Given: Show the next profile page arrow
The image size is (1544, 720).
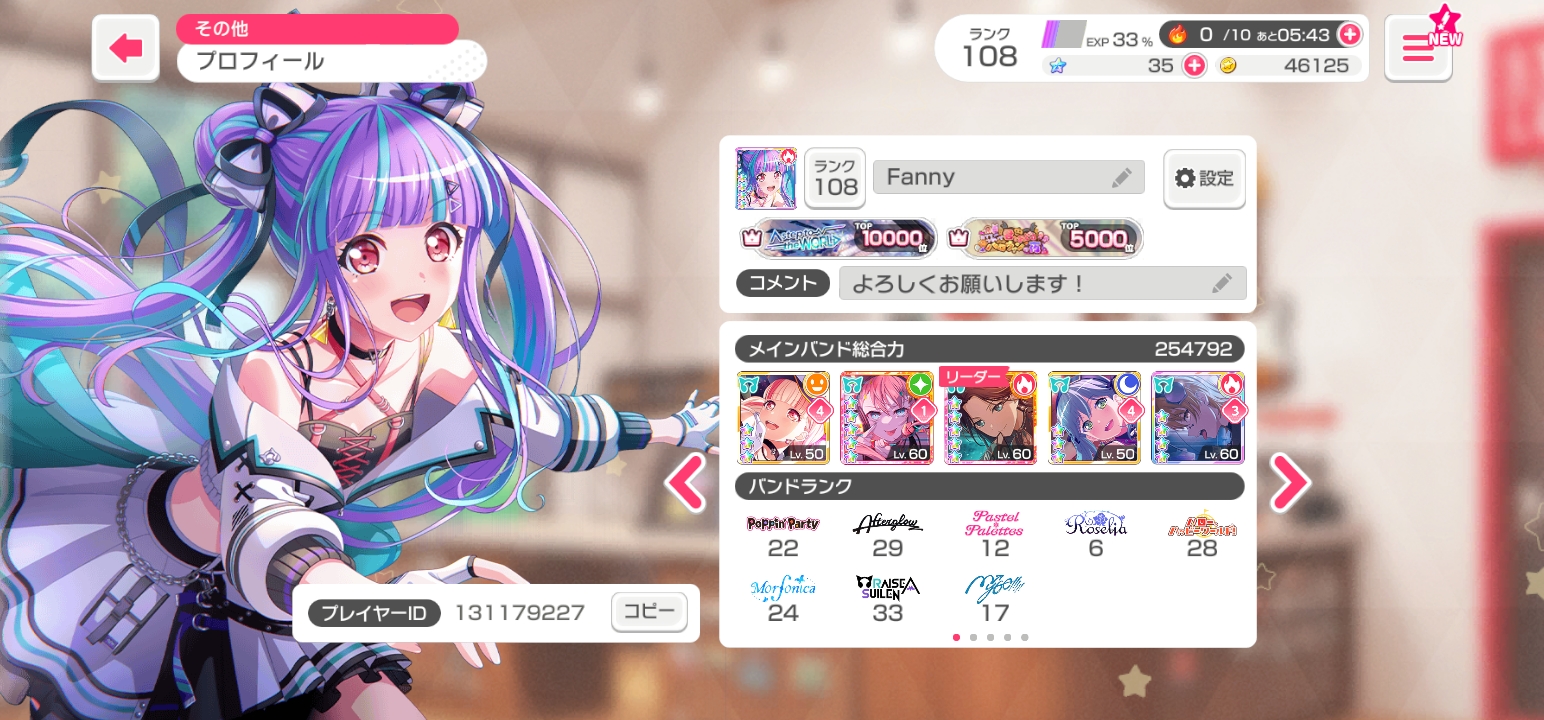Looking at the screenshot, I should (1289, 483).
